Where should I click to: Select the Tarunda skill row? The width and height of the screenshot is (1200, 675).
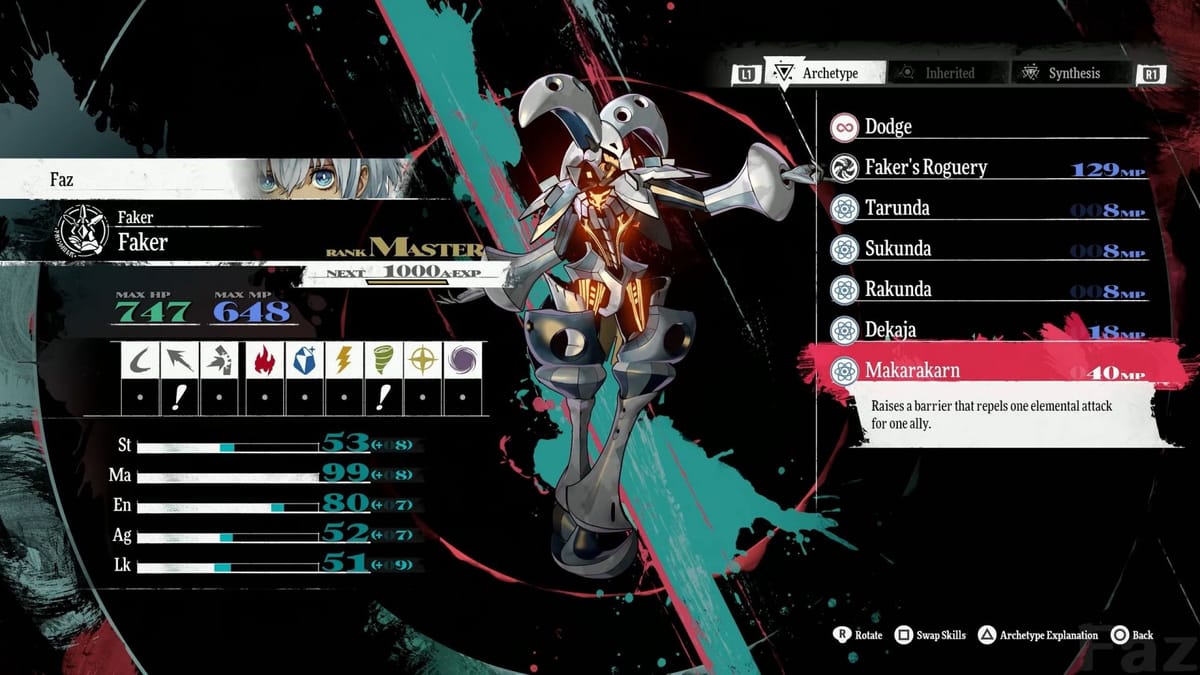click(x=985, y=208)
